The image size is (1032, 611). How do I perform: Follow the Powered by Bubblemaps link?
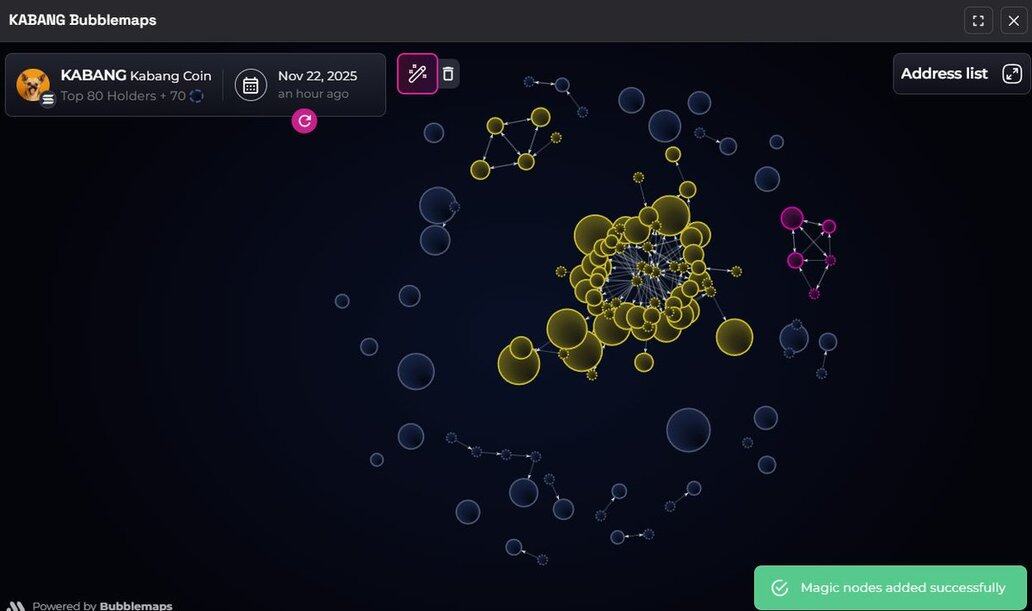[102, 605]
